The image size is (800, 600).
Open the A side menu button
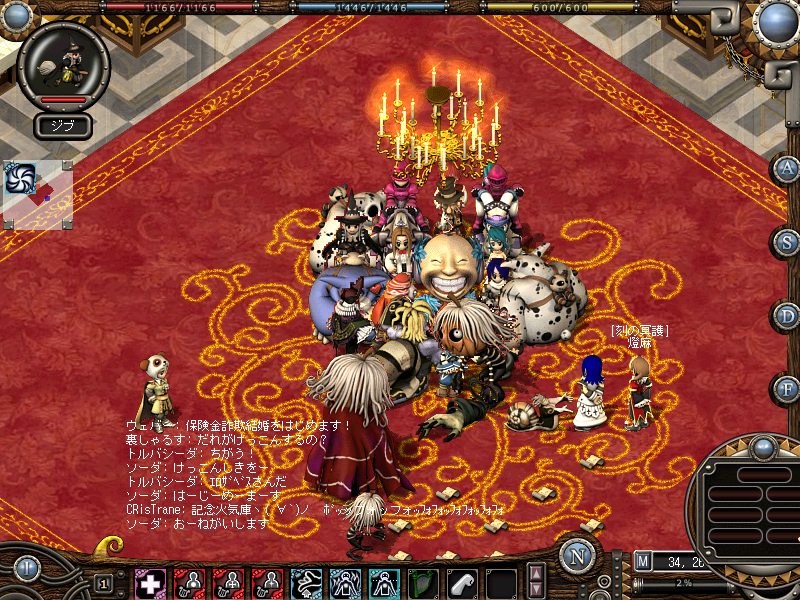pyautogui.click(x=785, y=169)
